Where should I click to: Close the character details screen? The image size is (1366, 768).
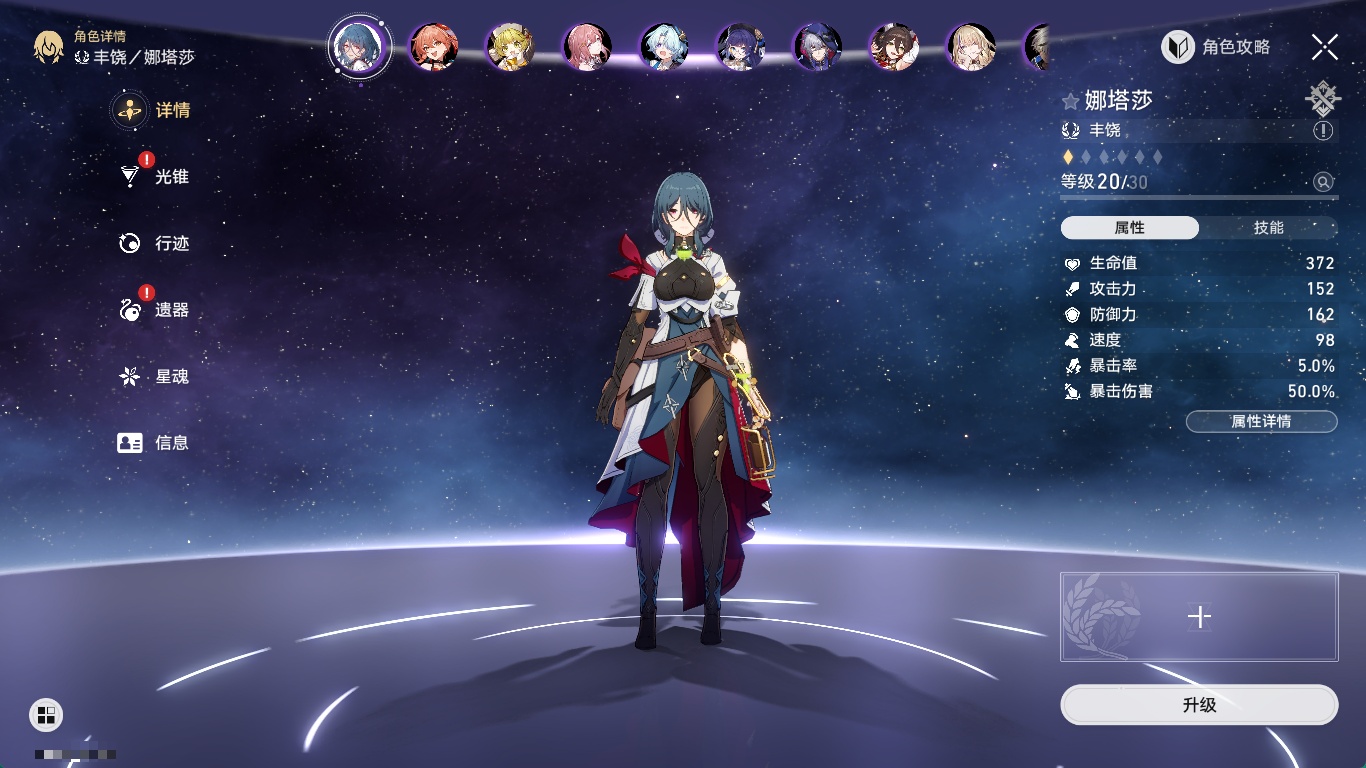click(1325, 47)
